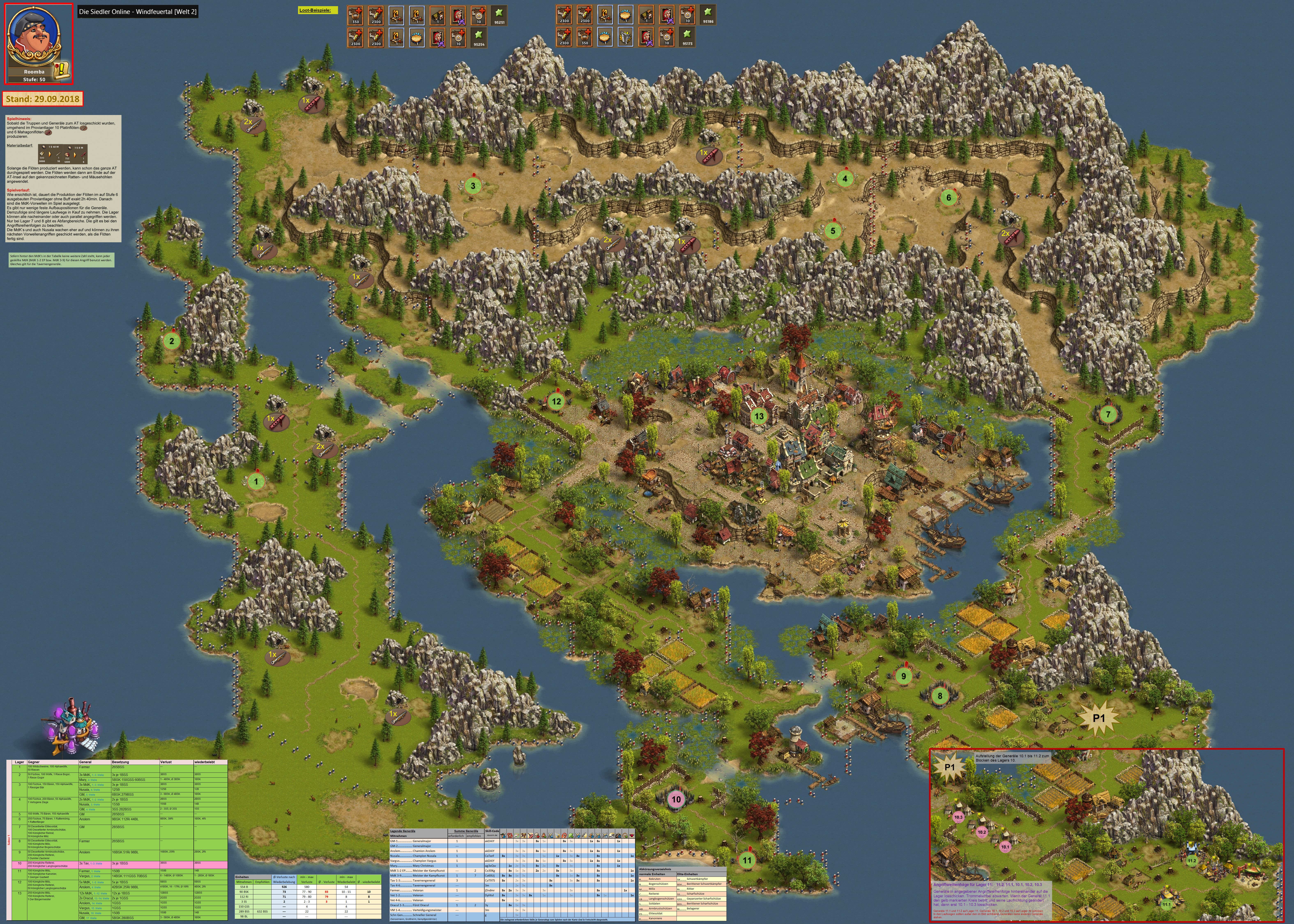Select the camp marker numbered 6
This screenshot has height=924, width=1294.
[949, 198]
